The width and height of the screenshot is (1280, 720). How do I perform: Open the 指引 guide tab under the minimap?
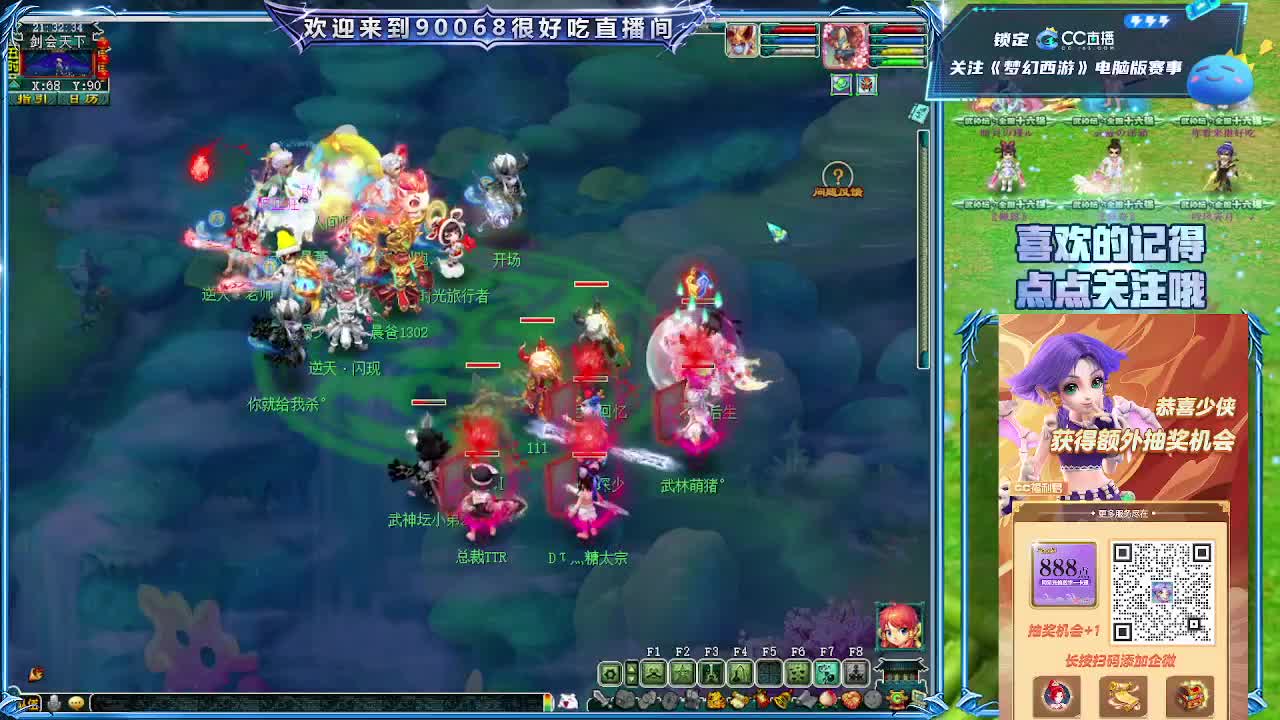coord(32,98)
